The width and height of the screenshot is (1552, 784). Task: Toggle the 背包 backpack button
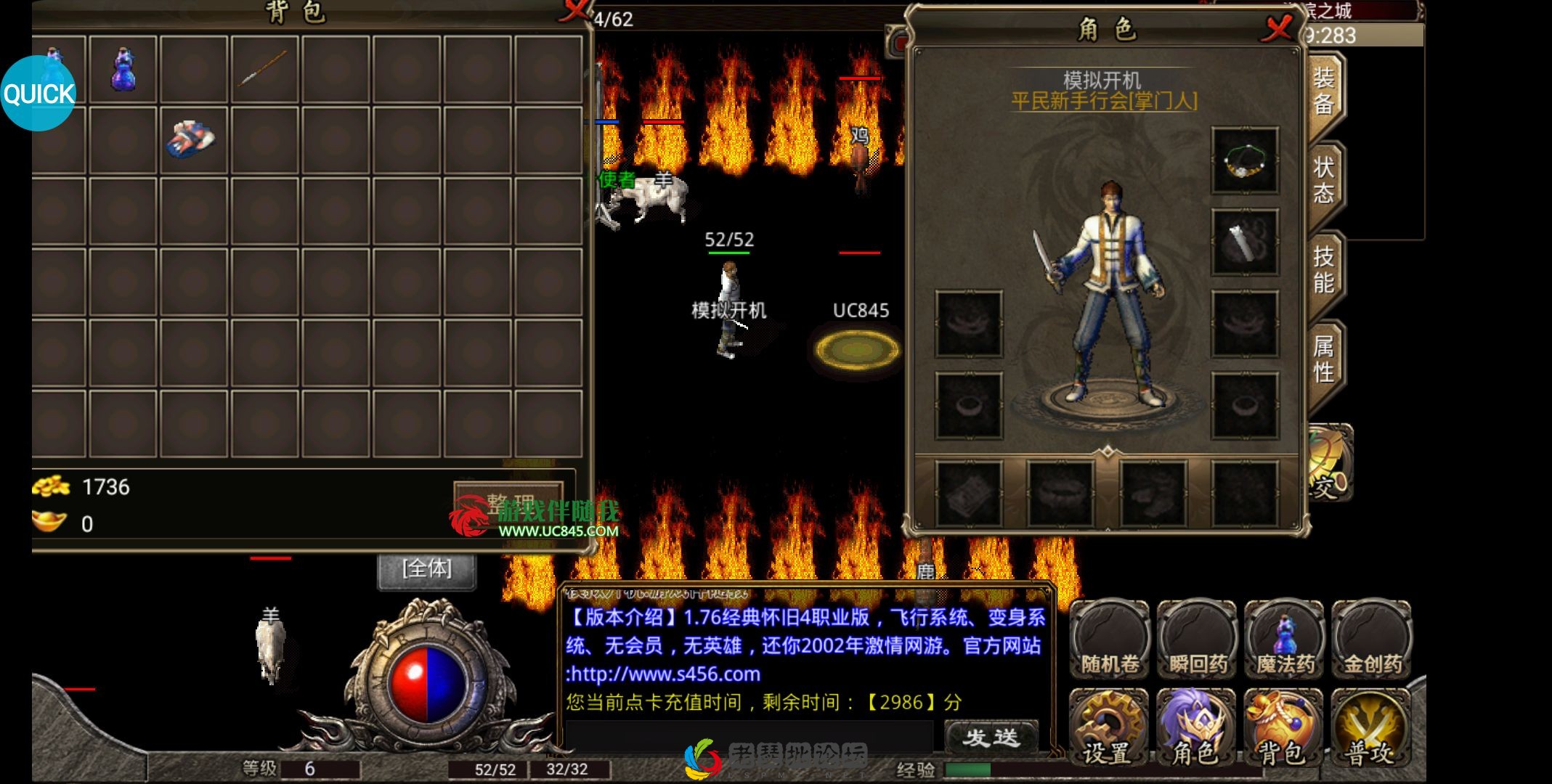[1283, 727]
